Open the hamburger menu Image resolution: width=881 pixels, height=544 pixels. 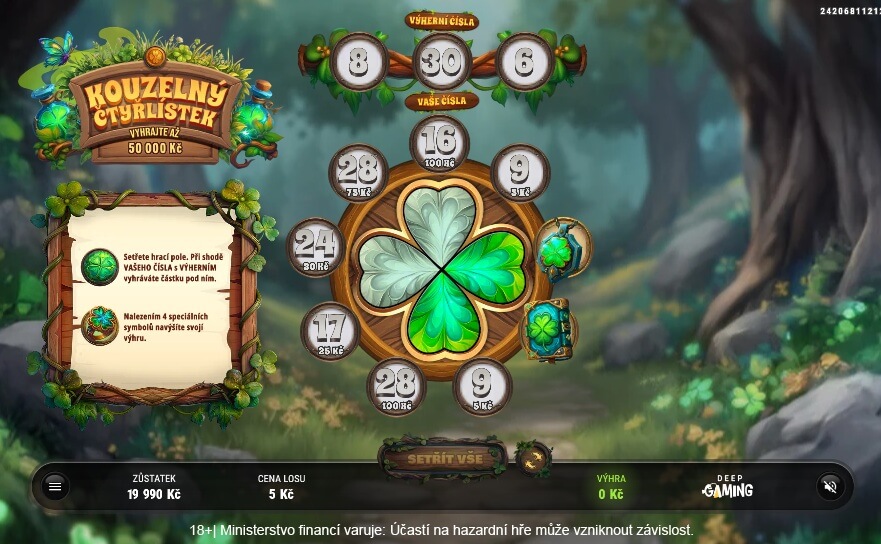[55, 486]
